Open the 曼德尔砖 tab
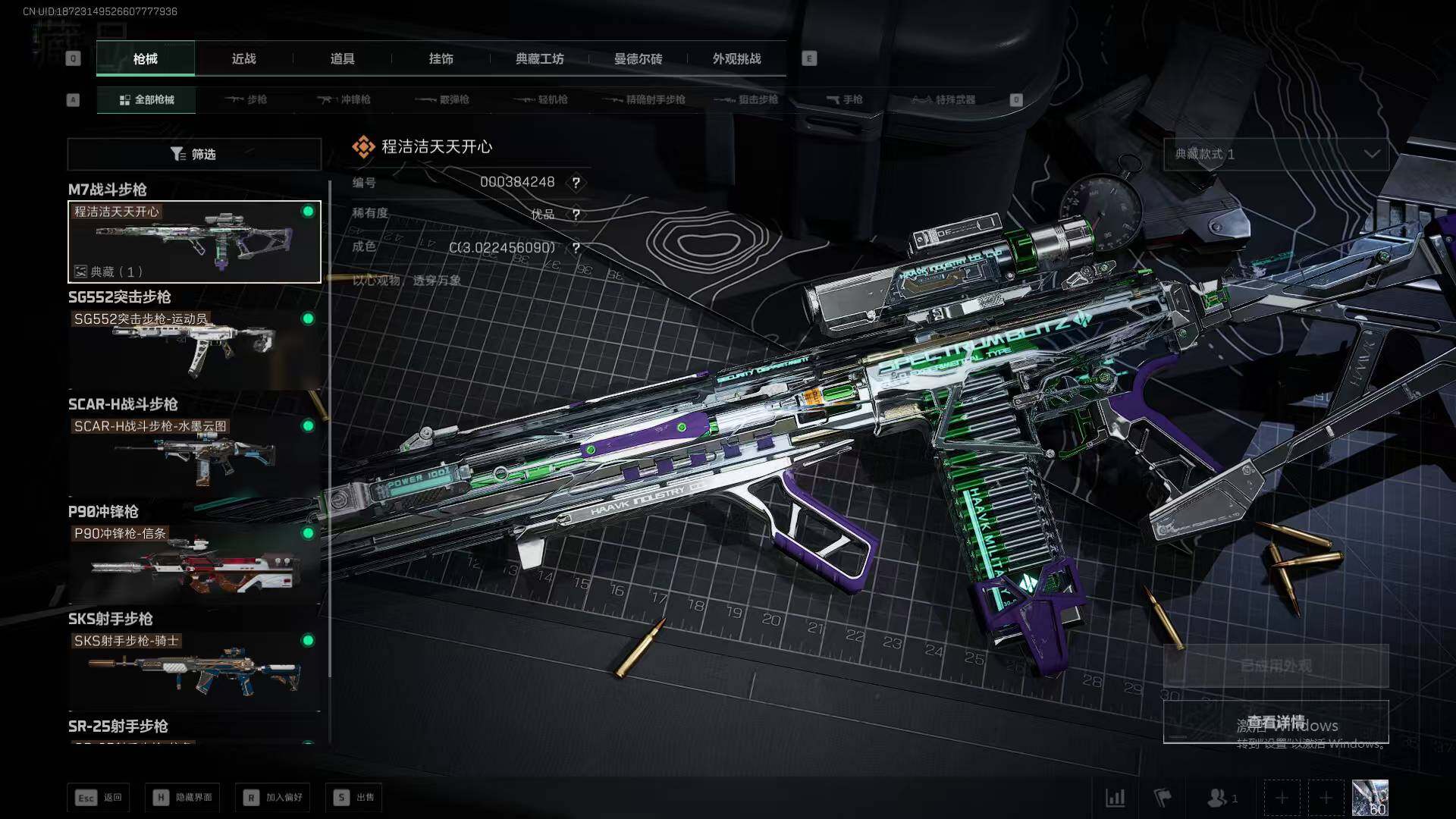 [x=638, y=58]
